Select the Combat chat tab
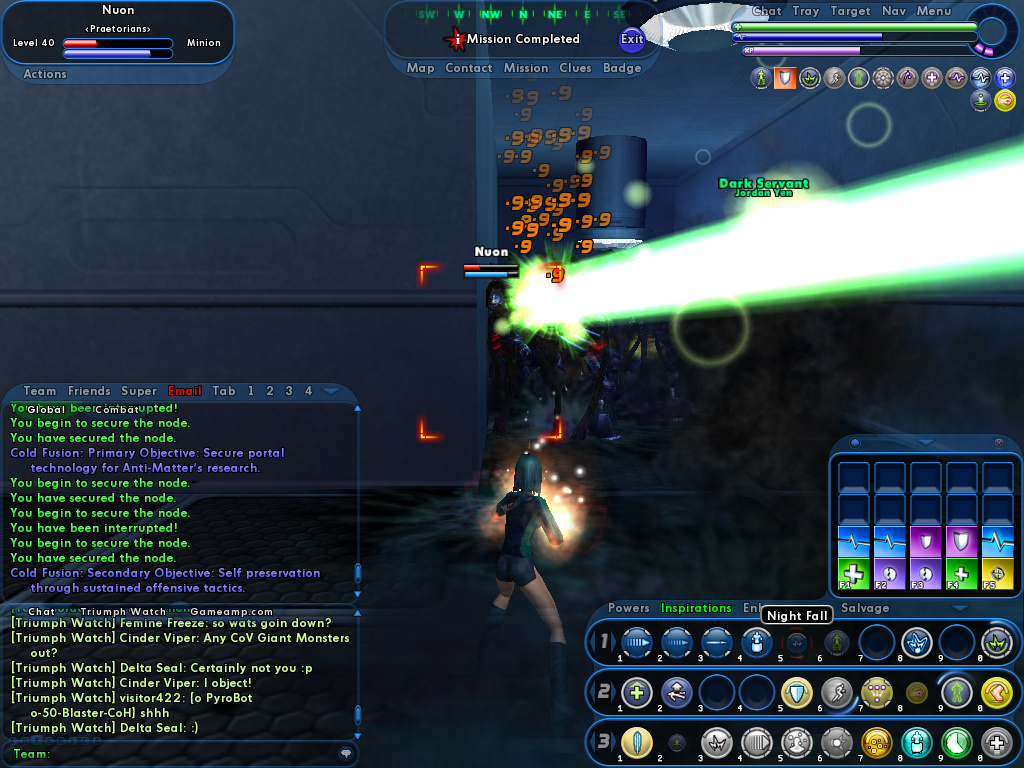 (x=117, y=410)
